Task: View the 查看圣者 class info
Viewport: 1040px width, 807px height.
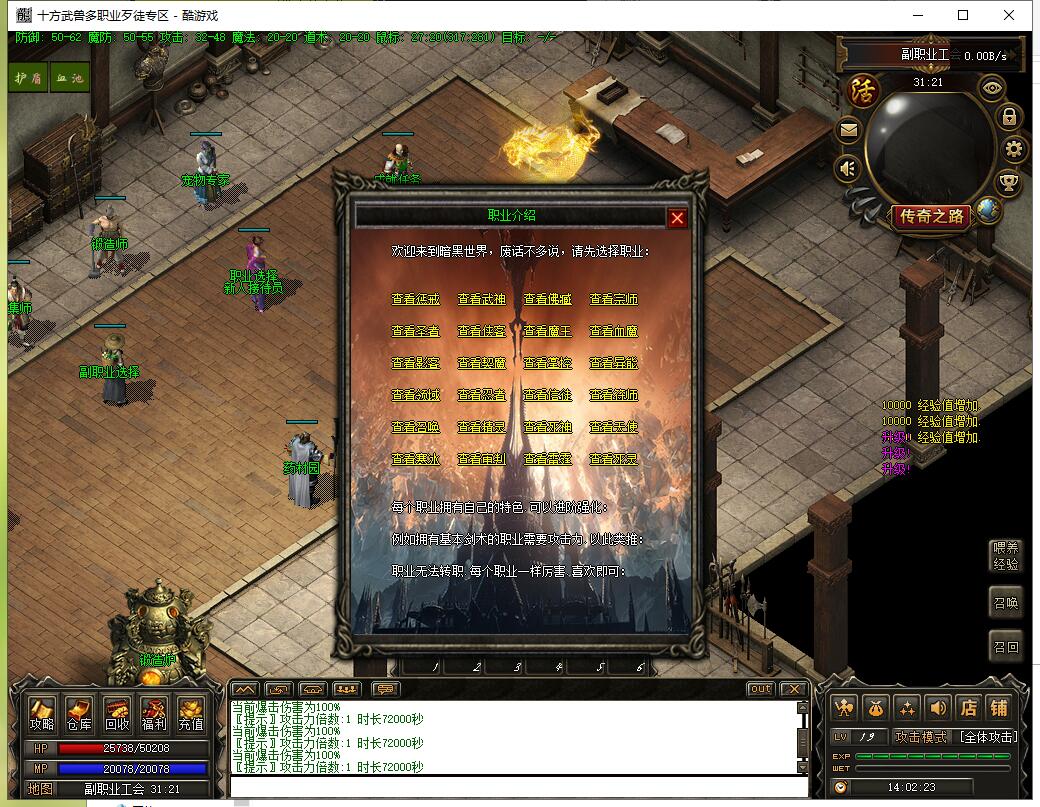Action: (x=416, y=331)
